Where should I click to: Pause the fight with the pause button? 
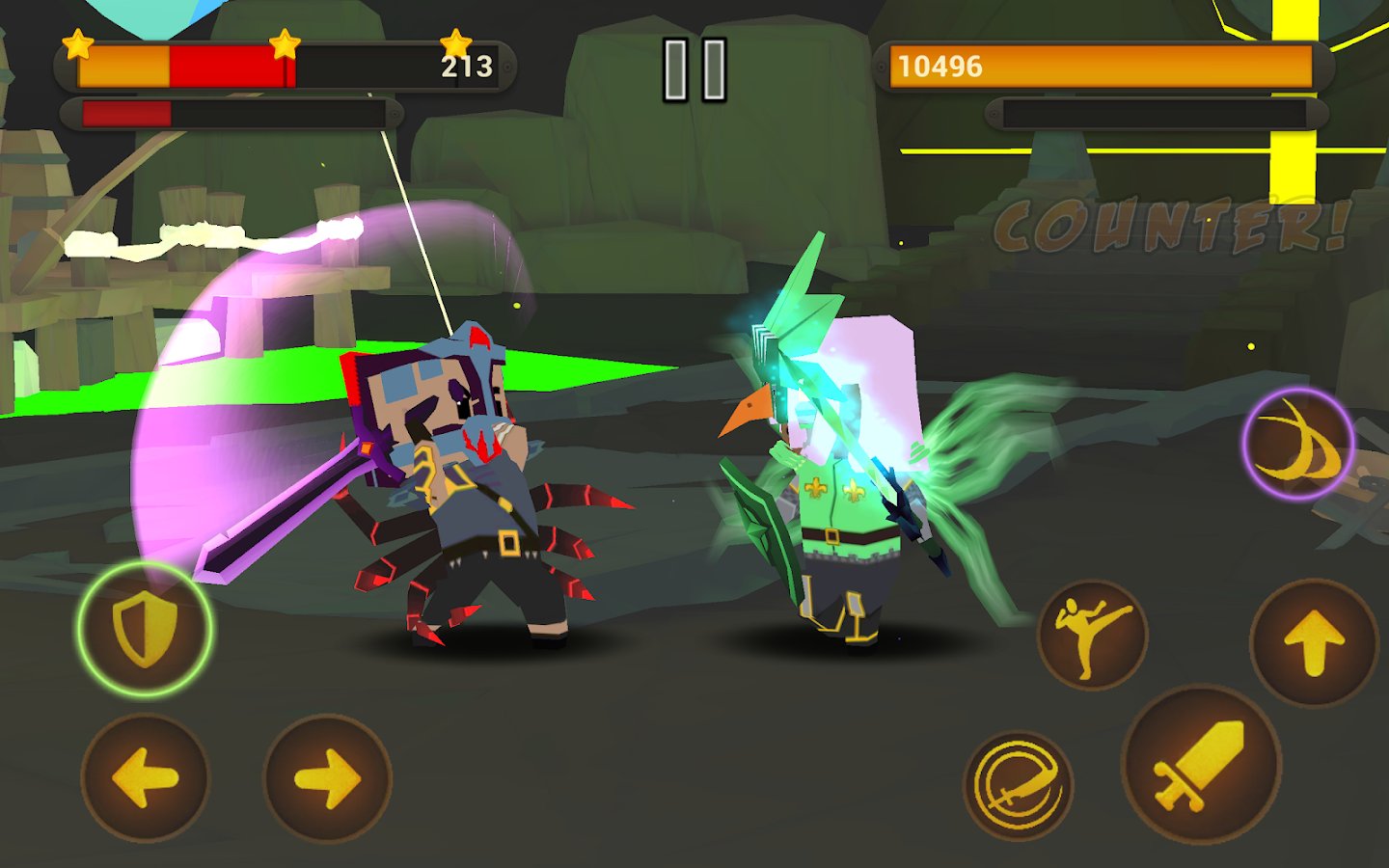point(694,69)
